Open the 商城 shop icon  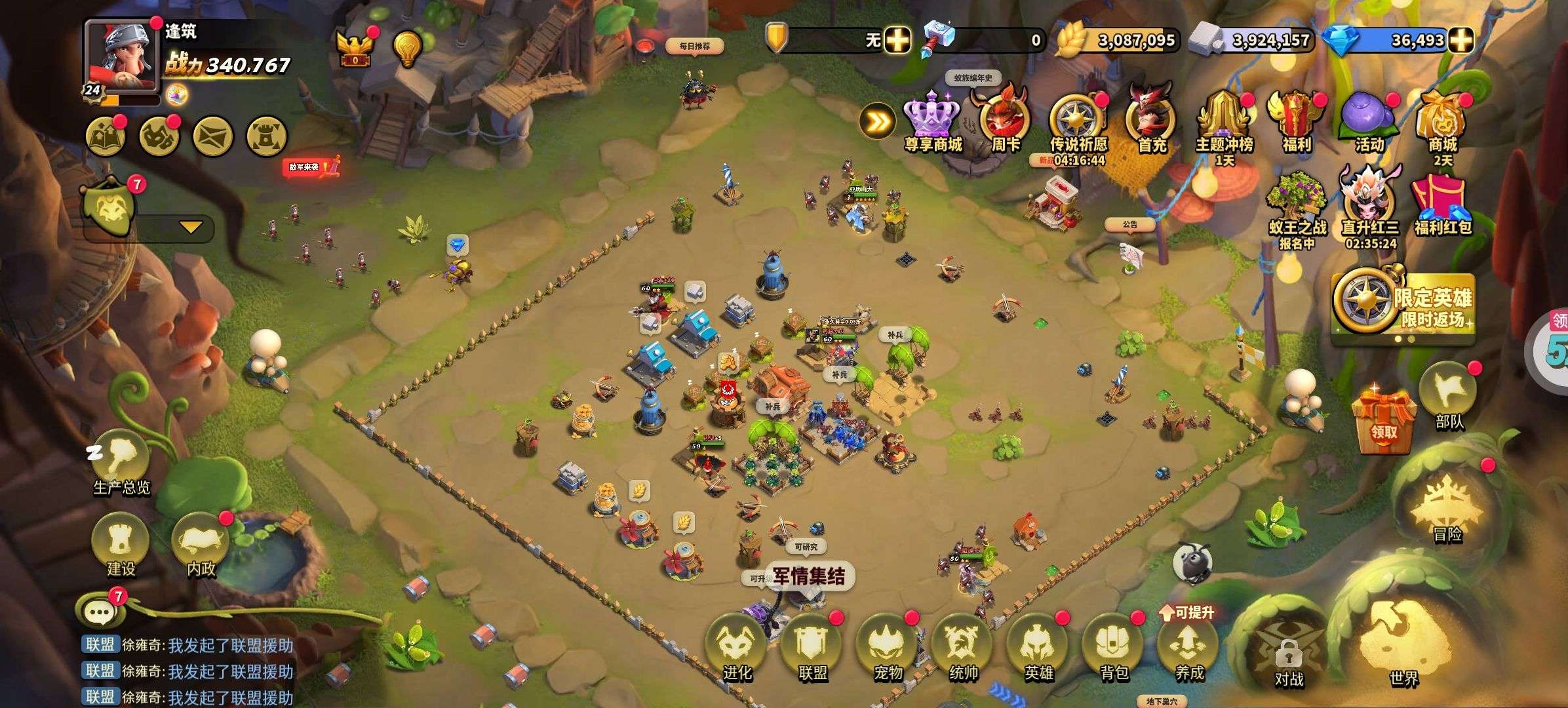pyautogui.click(x=1442, y=121)
